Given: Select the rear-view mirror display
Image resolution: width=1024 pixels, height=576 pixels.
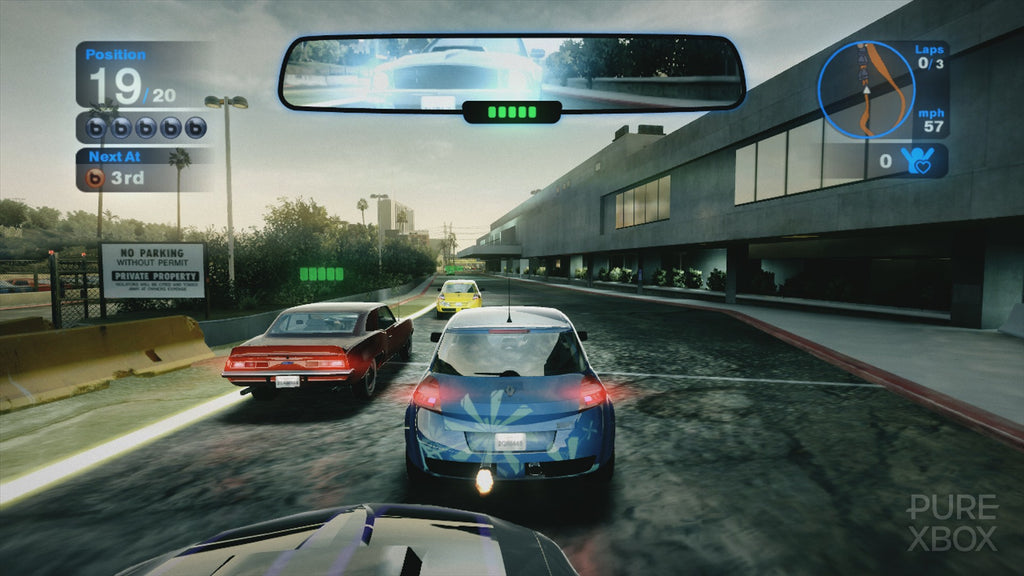Looking at the screenshot, I should (512, 73).
